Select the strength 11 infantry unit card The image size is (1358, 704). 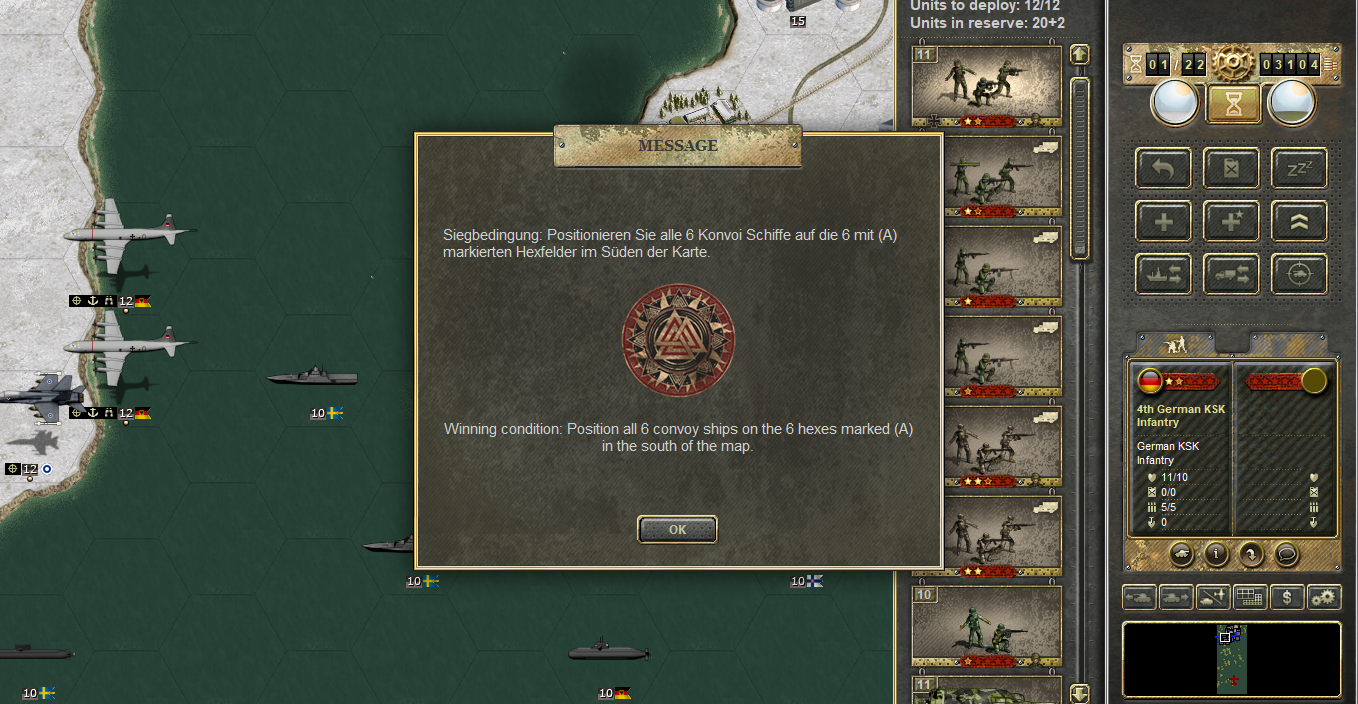click(x=986, y=86)
